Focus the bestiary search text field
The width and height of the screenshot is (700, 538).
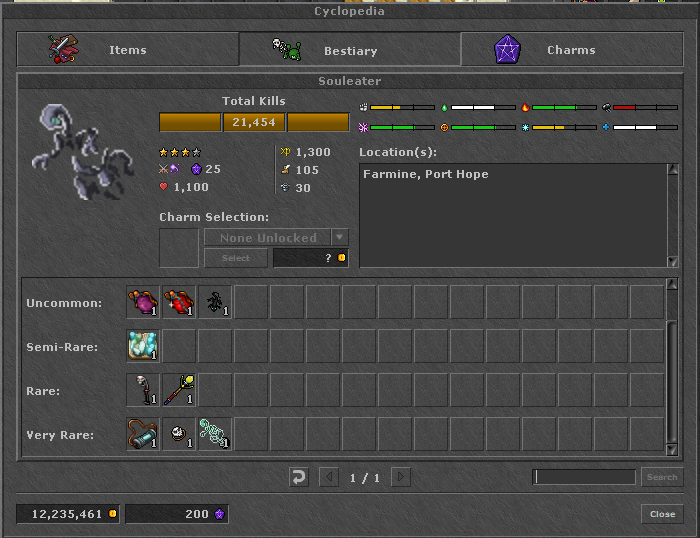coord(585,477)
